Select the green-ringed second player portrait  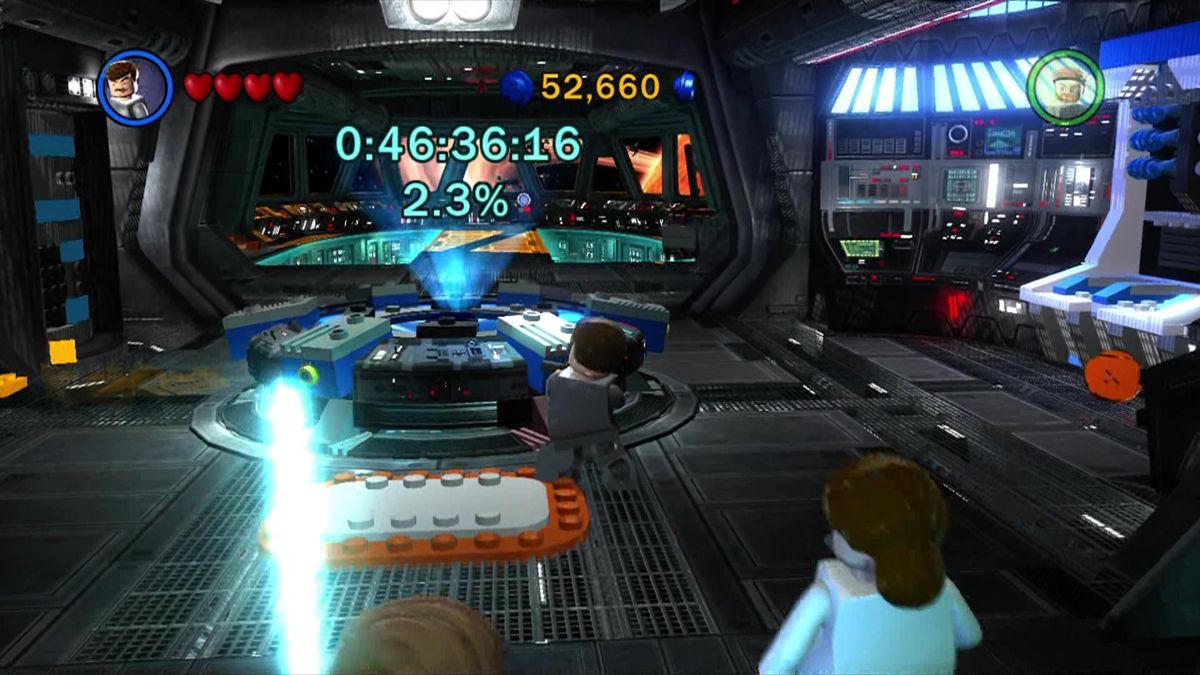1065,87
